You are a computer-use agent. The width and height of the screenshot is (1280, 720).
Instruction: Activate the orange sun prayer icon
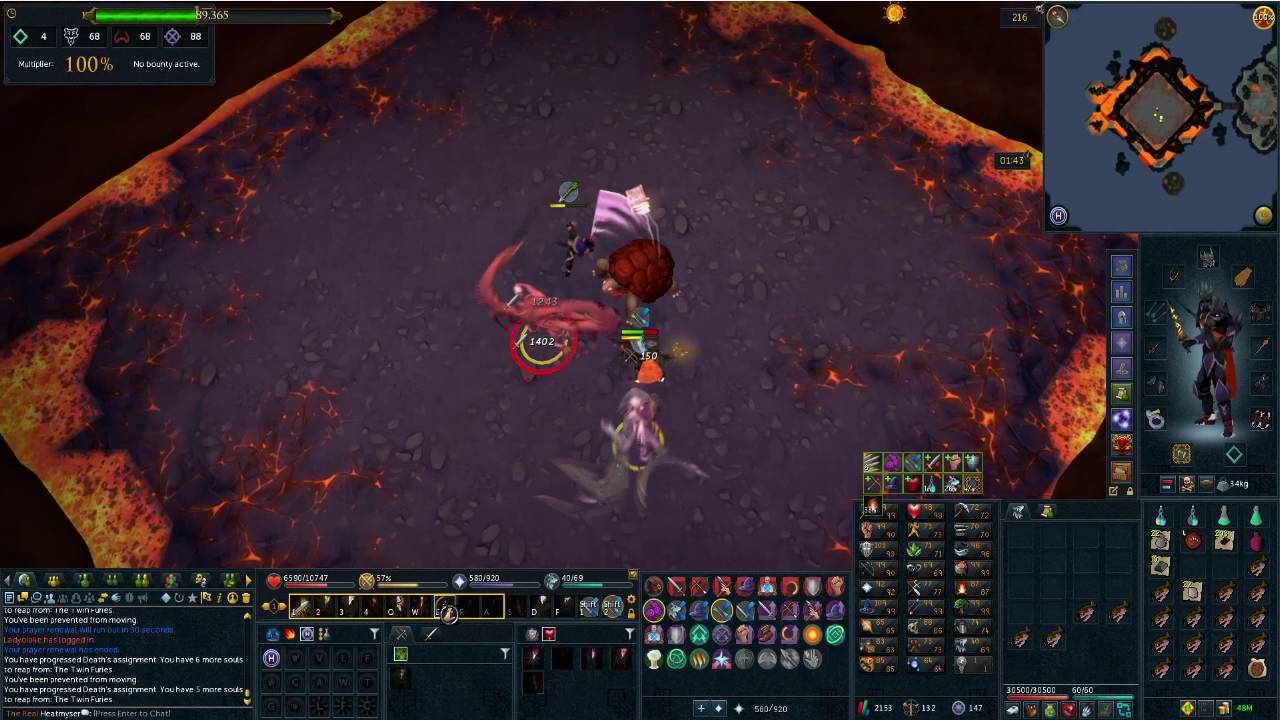point(812,635)
